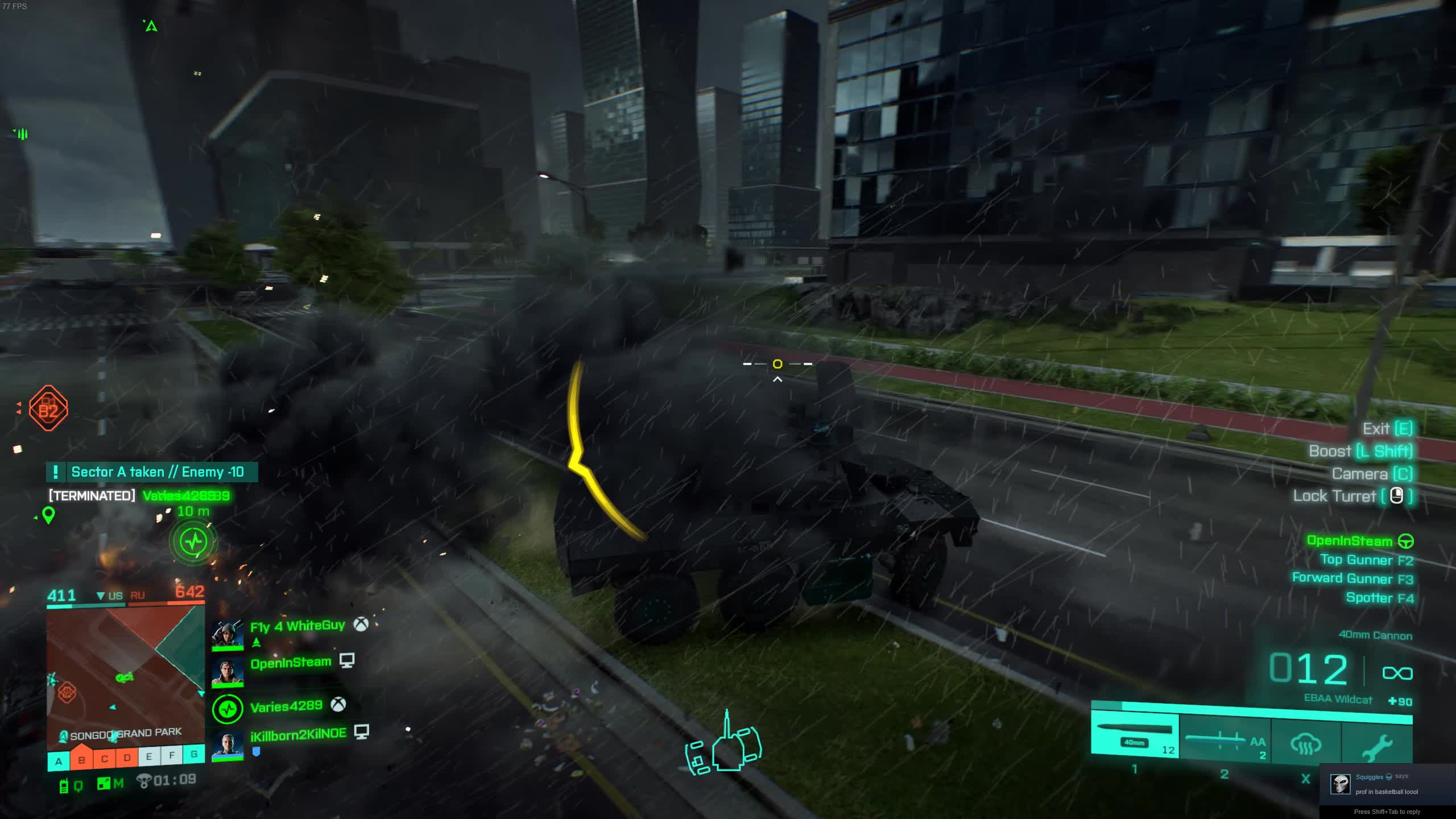Select downed squadmate Varies4289
The width and height of the screenshot is (1456, 819).
coord(286,706)
